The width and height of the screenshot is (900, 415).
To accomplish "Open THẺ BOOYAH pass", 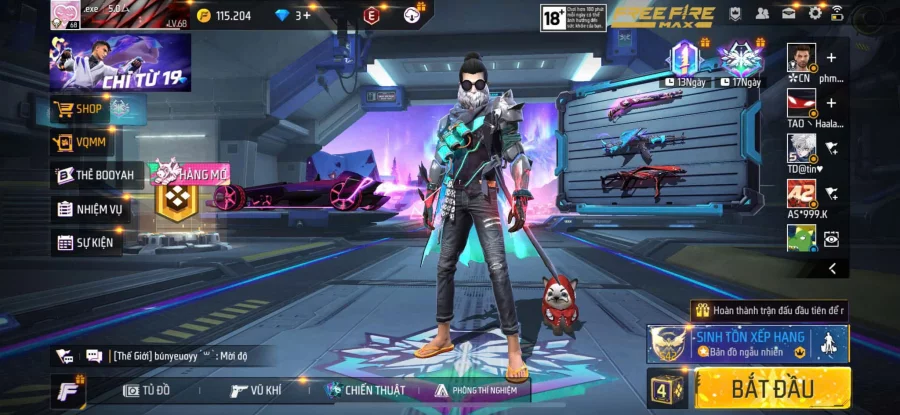I will 97,176.
